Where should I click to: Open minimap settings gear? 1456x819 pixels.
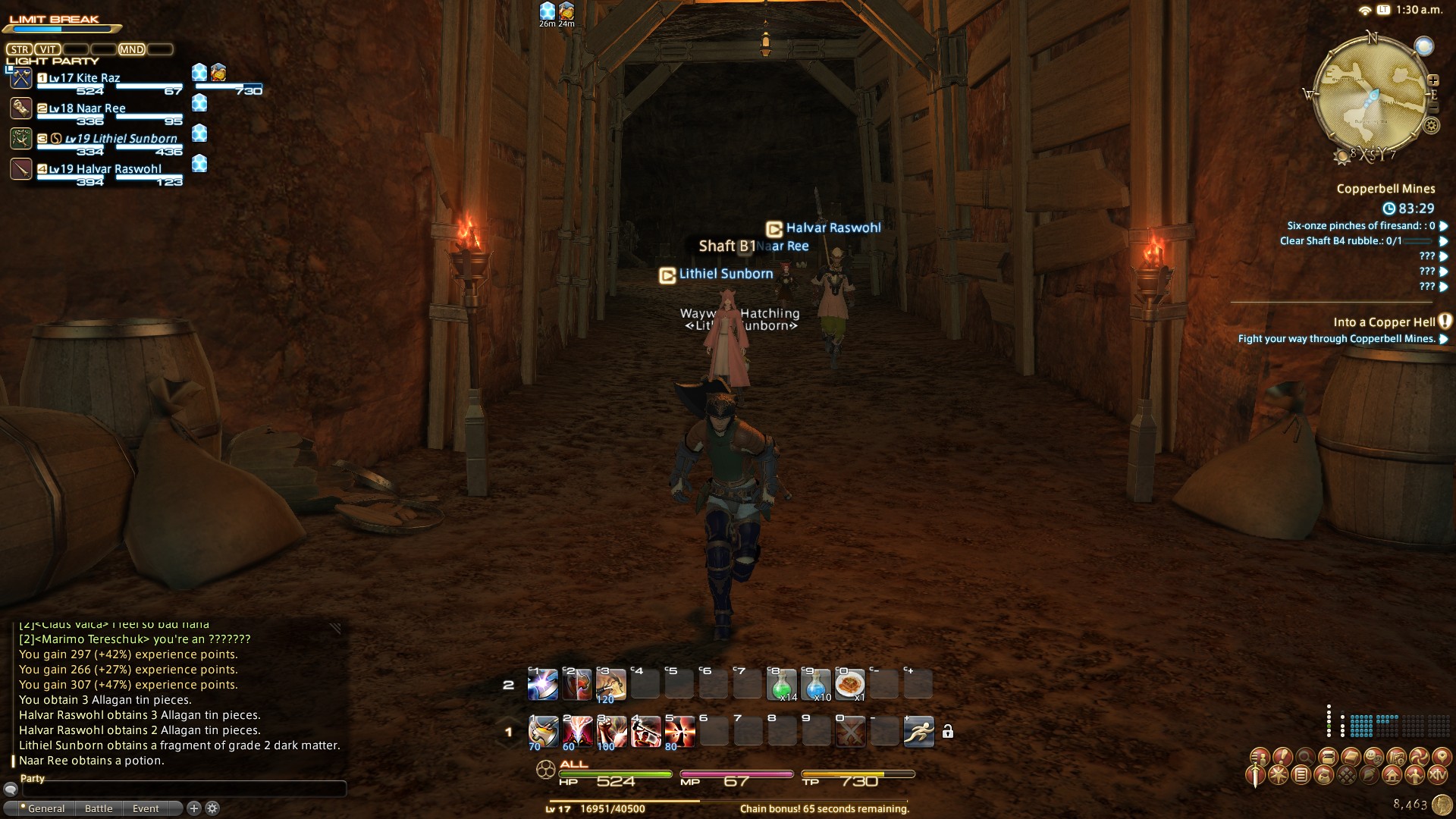(x=1431, y=126)
